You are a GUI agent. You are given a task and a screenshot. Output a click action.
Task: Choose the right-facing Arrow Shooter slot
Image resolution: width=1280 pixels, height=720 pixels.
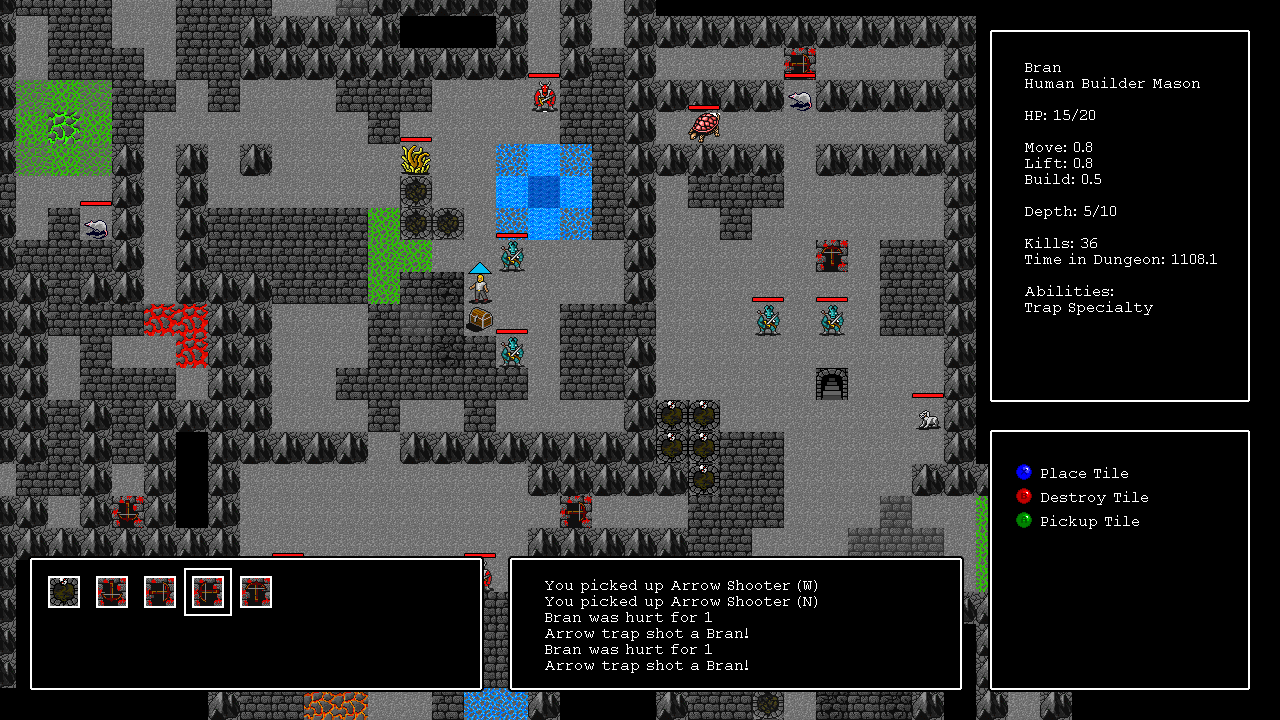160,592
